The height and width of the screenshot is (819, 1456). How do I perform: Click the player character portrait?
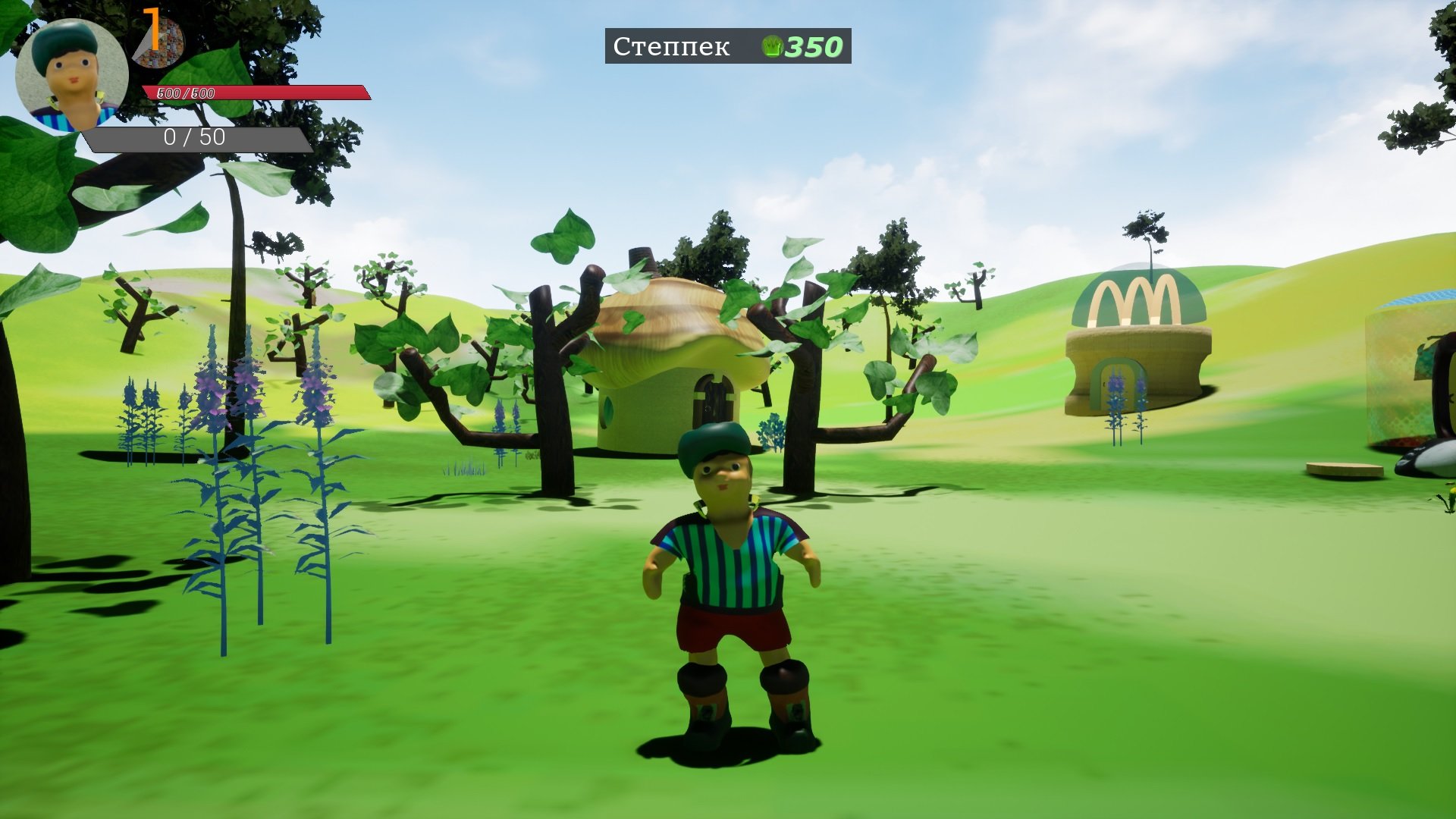pyautogui.click(x=71, y=75)
